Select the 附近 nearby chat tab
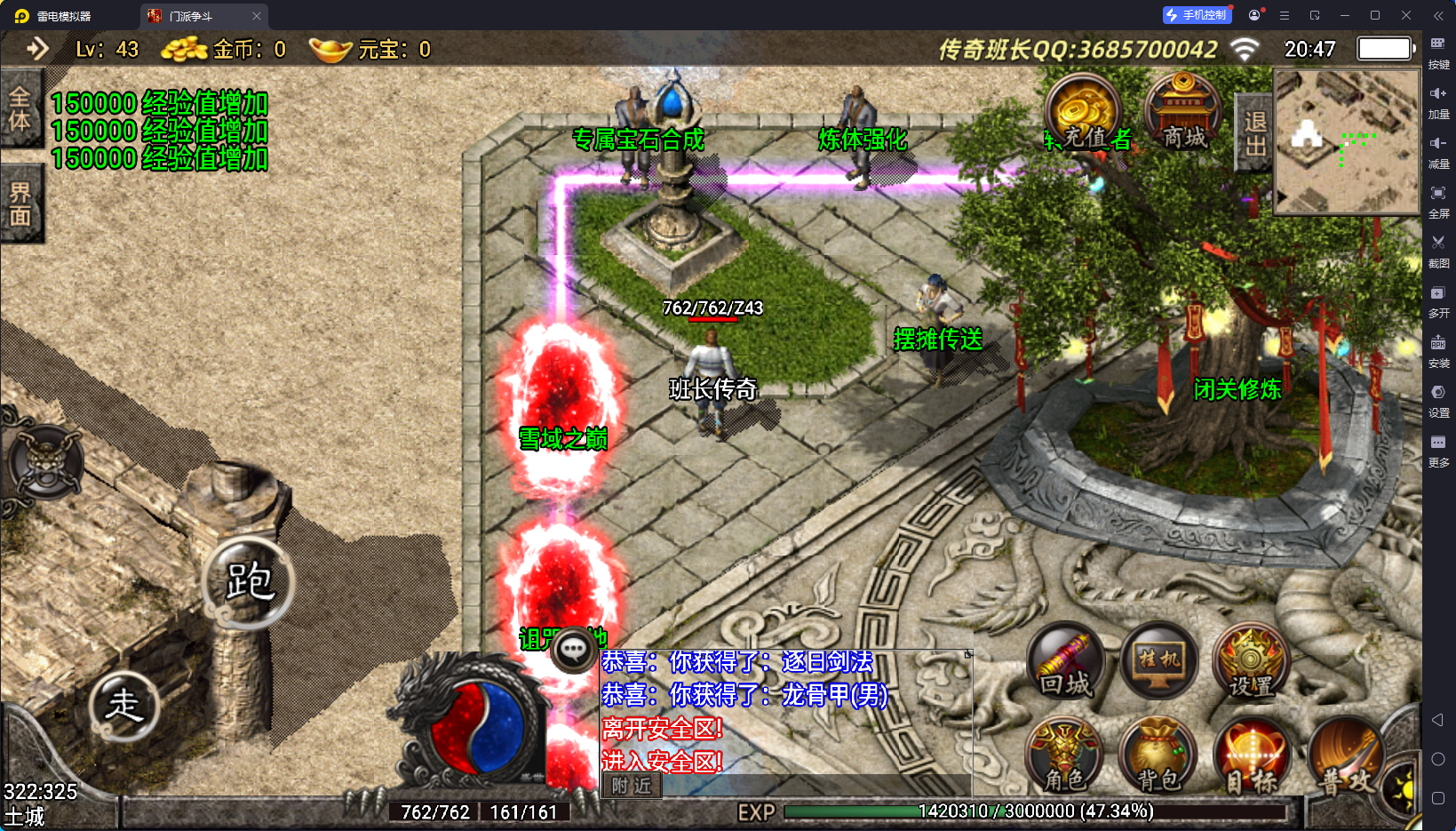Image resolution: width=1456 pixels, height=831 pixels. click(x=632, y=786)
